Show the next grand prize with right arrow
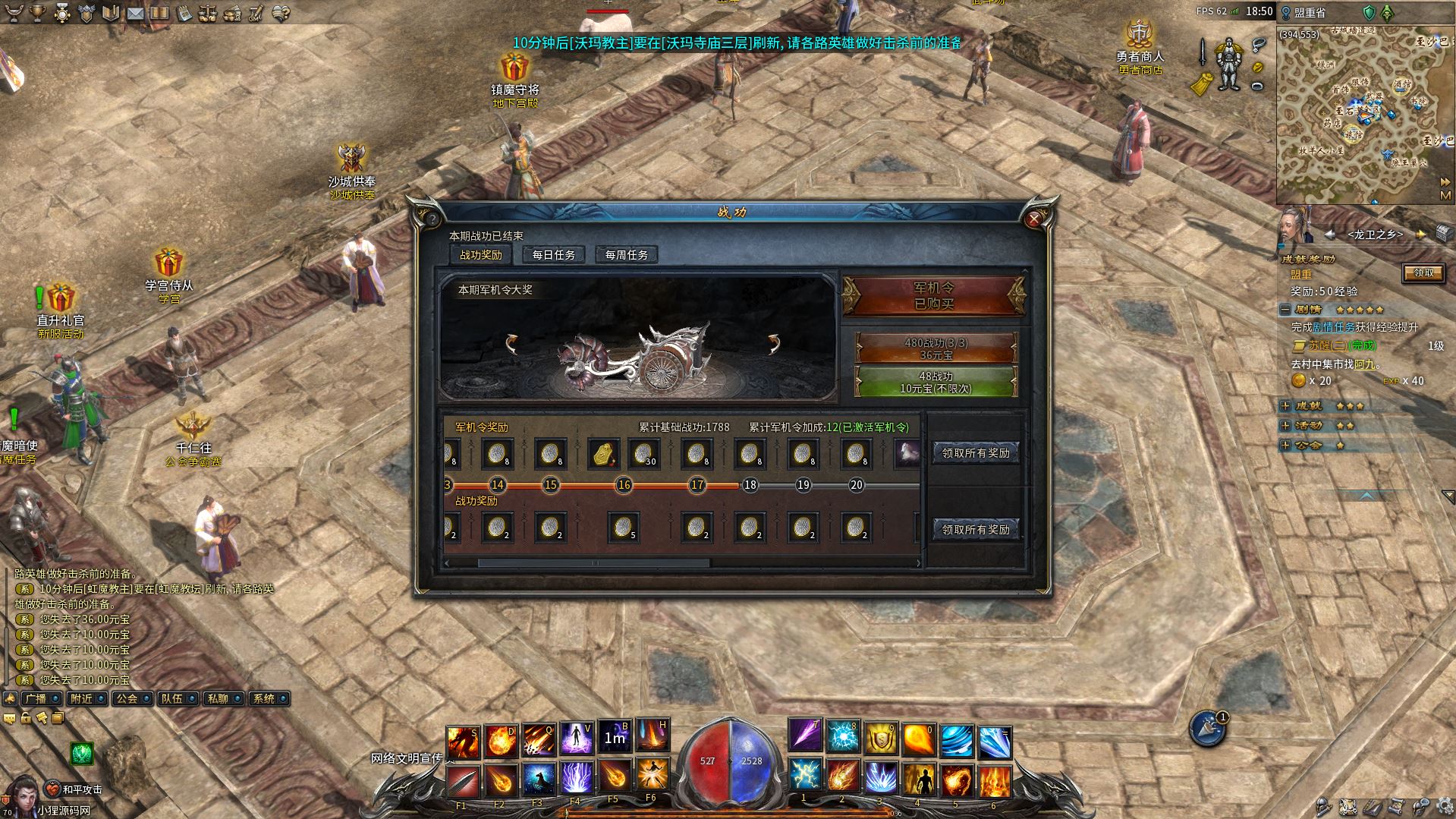1456x819 pixels. pos(773,345)
